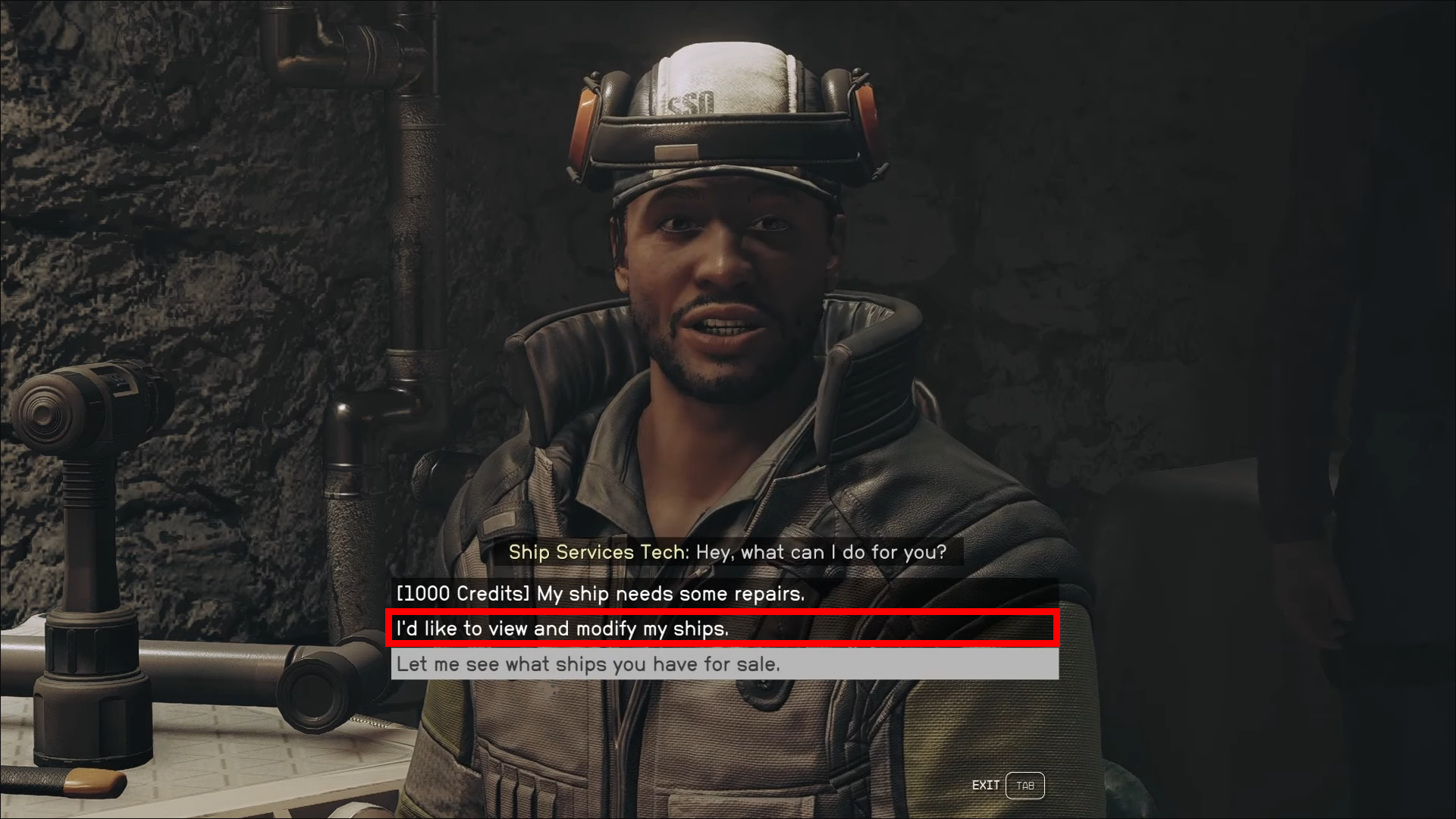Pick 'Let me see what ships you have for sale'
This screenshot has width=1456, height=819.
point(588,664)
